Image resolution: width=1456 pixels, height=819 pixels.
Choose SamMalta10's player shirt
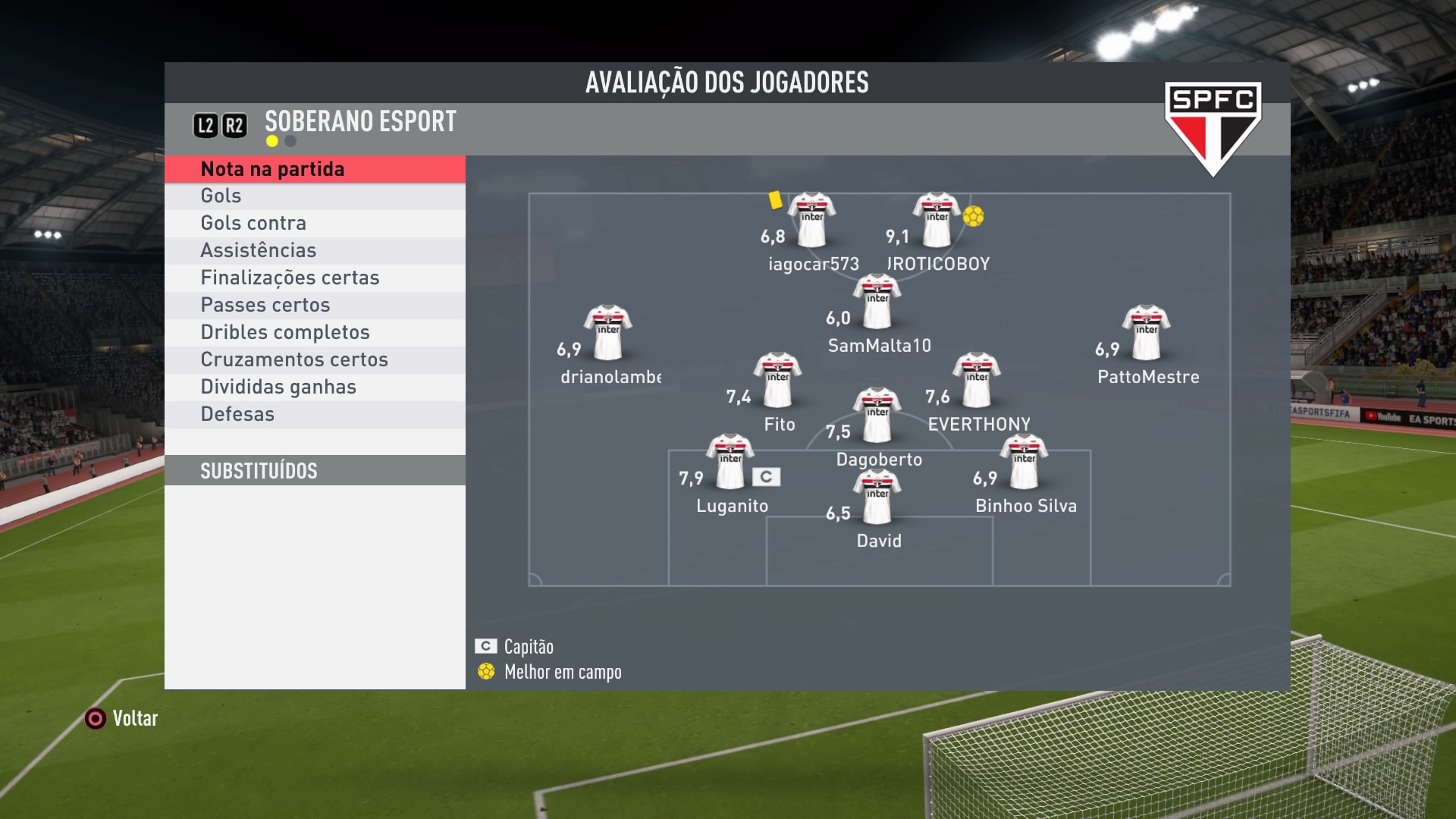point(877,301)
